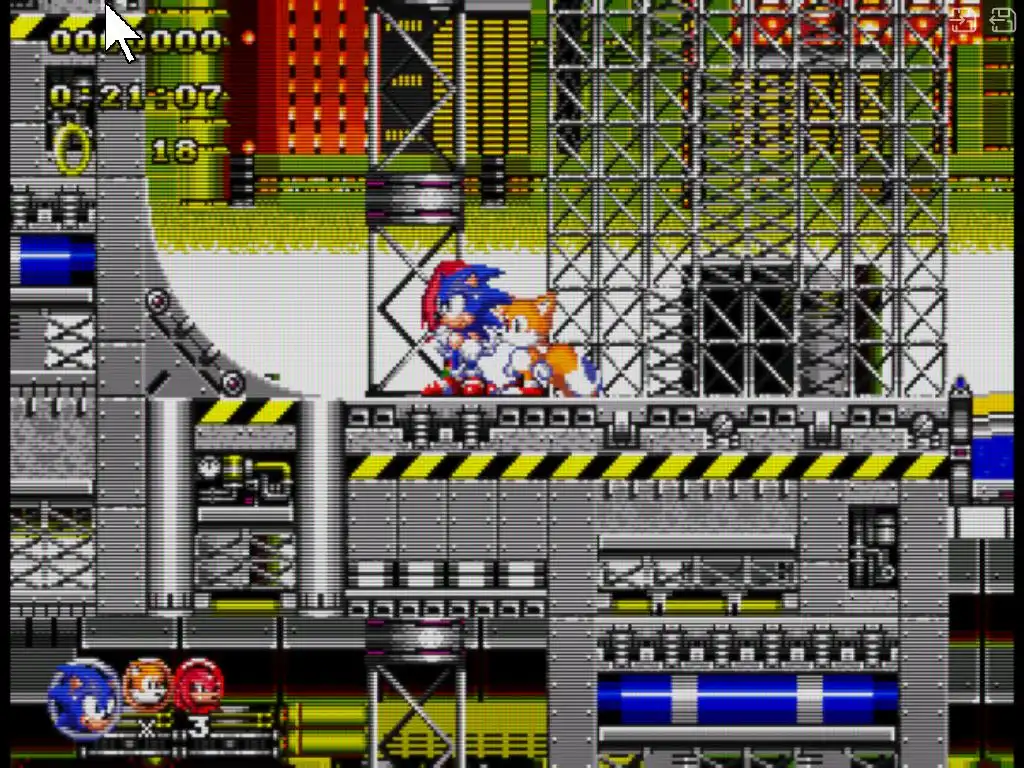
Task: Click the Sonic character portrait
Action: [84, 699]
